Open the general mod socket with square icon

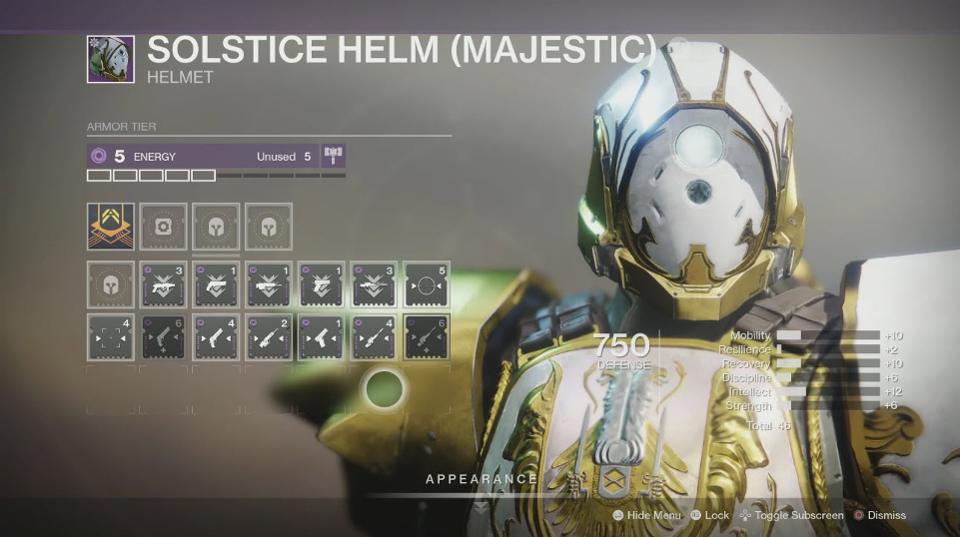pos(163,227)
